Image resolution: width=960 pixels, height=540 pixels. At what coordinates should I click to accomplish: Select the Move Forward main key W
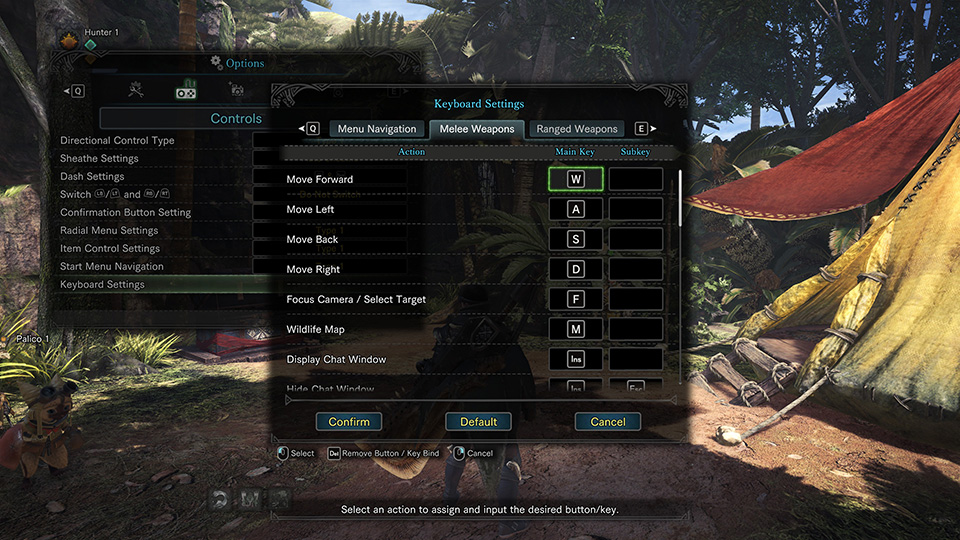[575, 179]
